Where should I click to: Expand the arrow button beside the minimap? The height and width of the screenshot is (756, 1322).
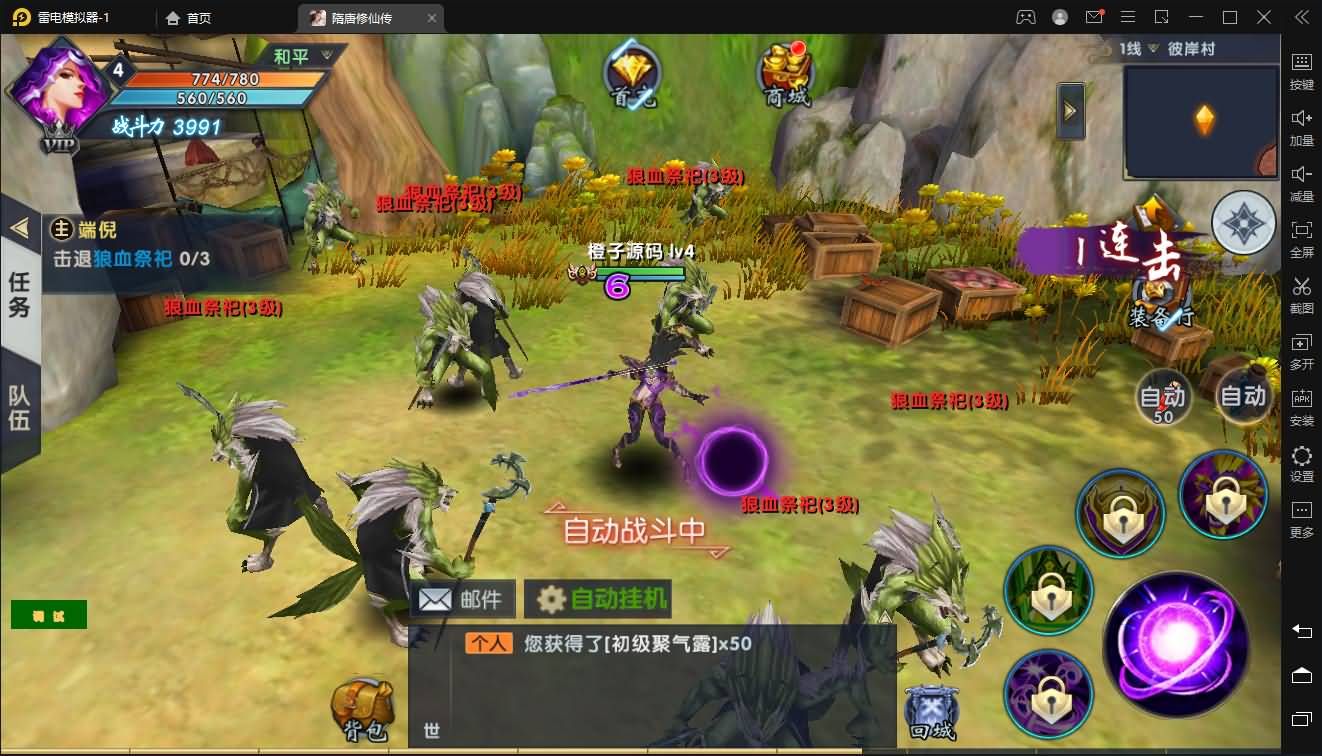coord(1070,110)
